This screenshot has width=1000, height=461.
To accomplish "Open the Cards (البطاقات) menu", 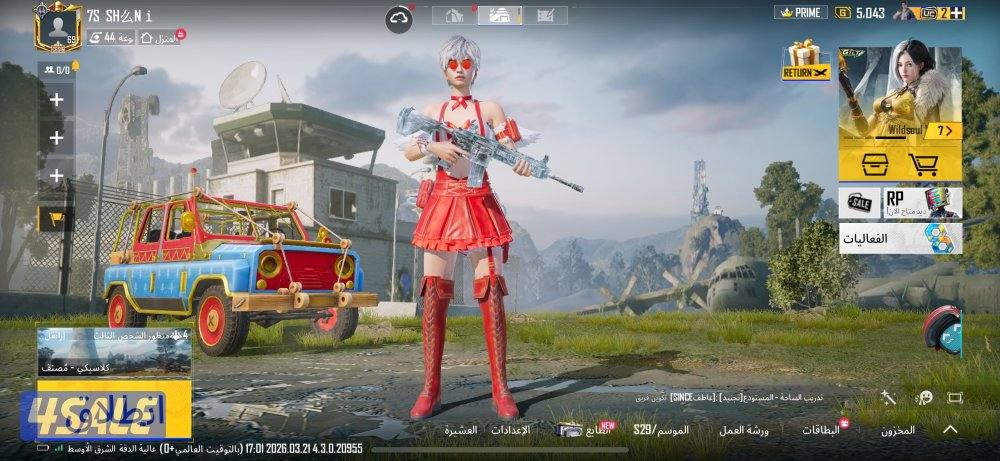I will click(822, 430).
